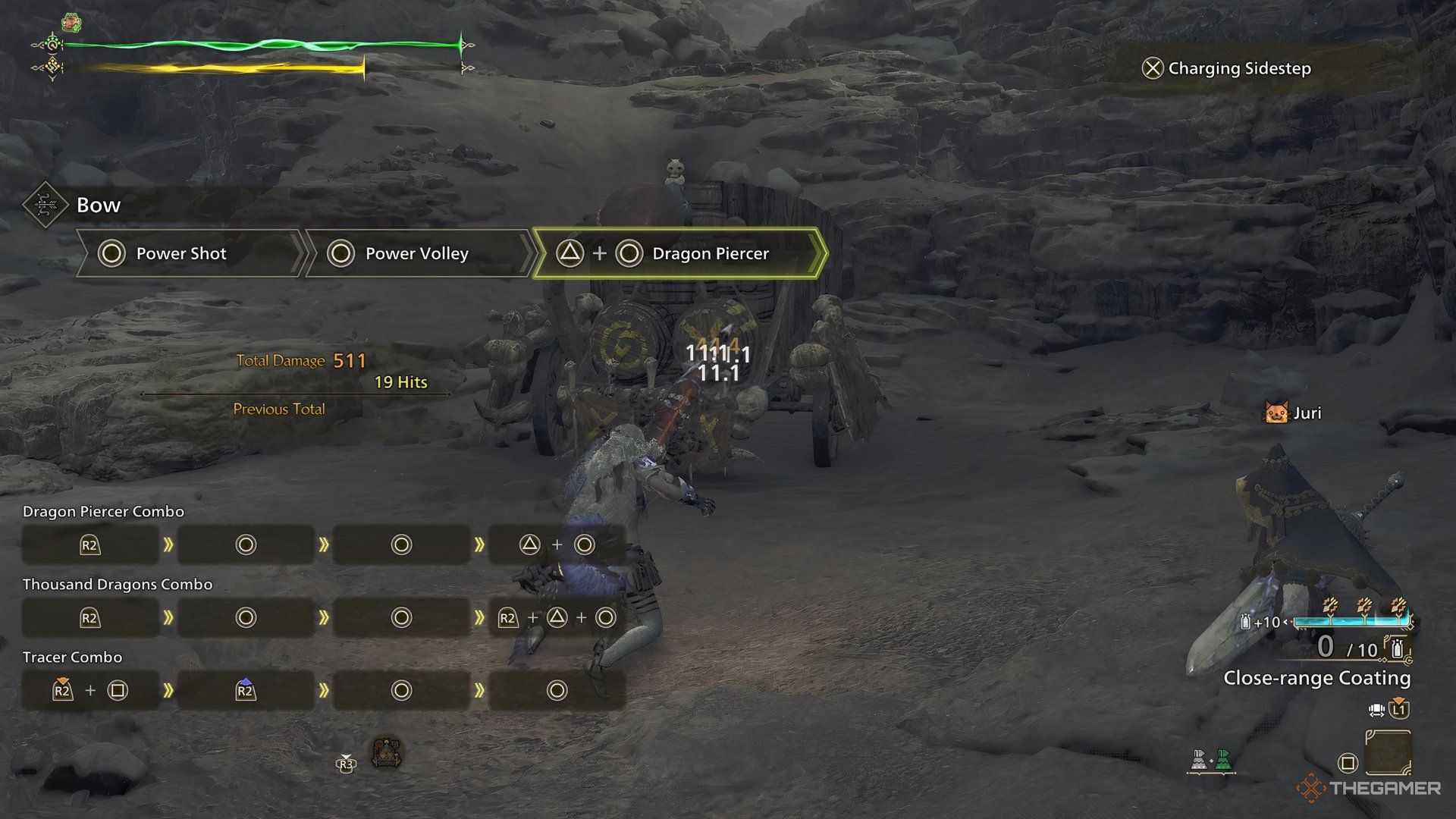1456x819 pixels.
Task: Click the Previous Total damage text
Action: 278,409
